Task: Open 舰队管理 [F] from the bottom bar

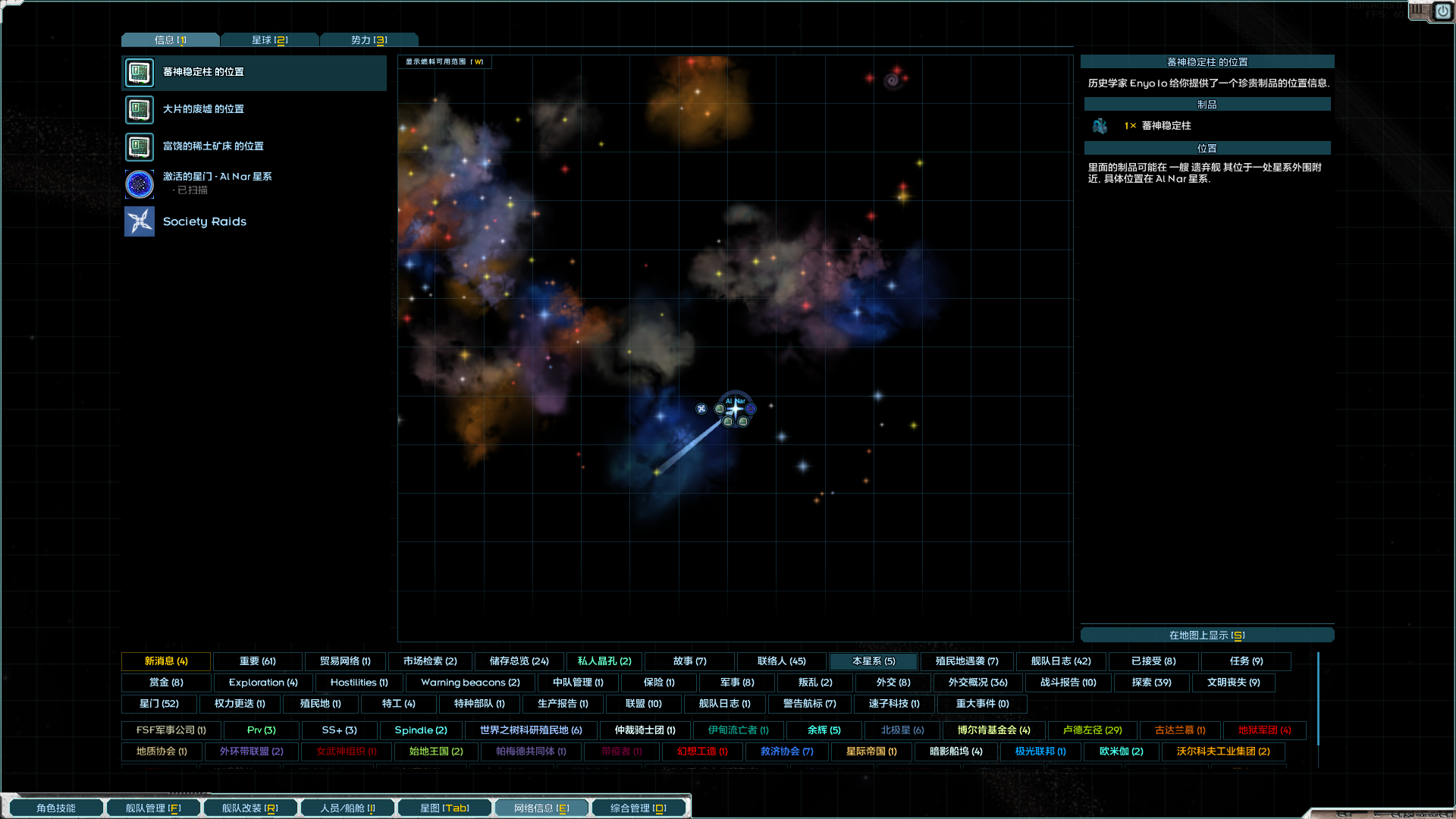Action: (x=153, y=808)
